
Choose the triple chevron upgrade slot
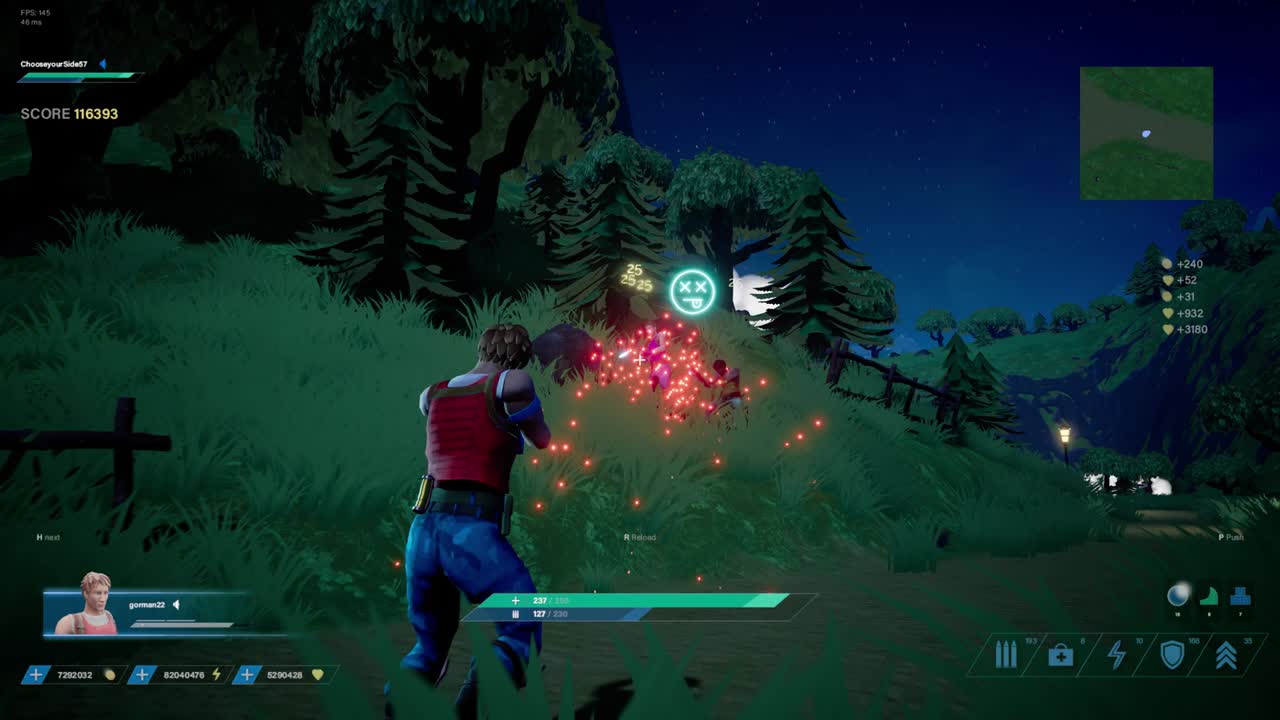tap(1226, 655)
